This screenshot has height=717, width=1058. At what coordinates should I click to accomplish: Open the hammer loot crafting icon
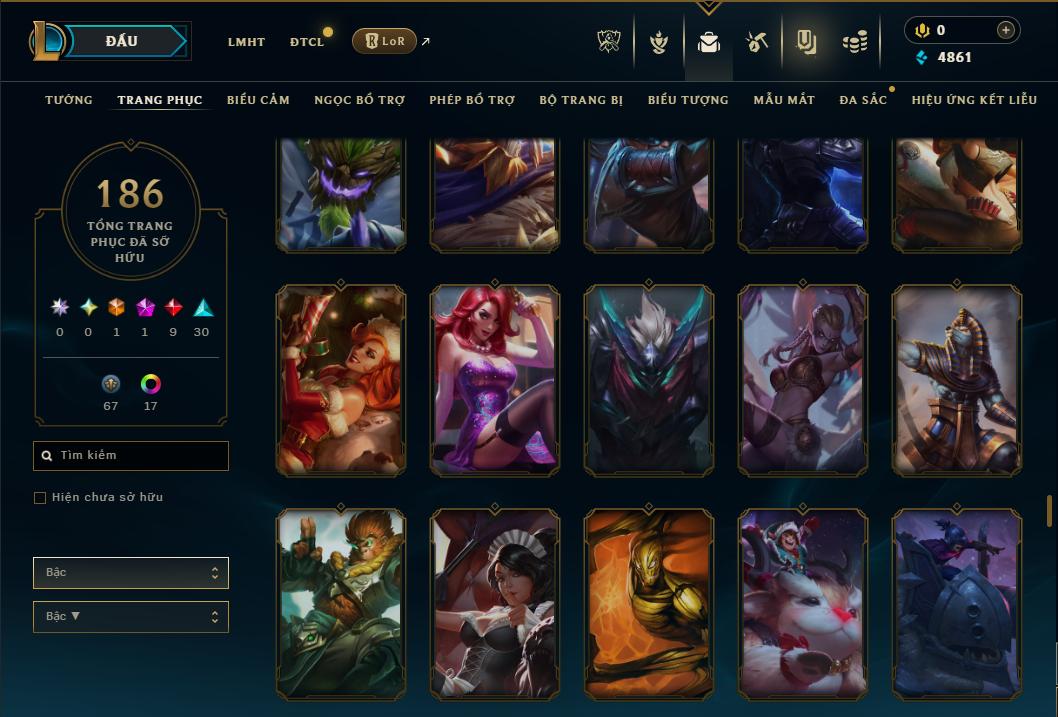coord(756,42)
